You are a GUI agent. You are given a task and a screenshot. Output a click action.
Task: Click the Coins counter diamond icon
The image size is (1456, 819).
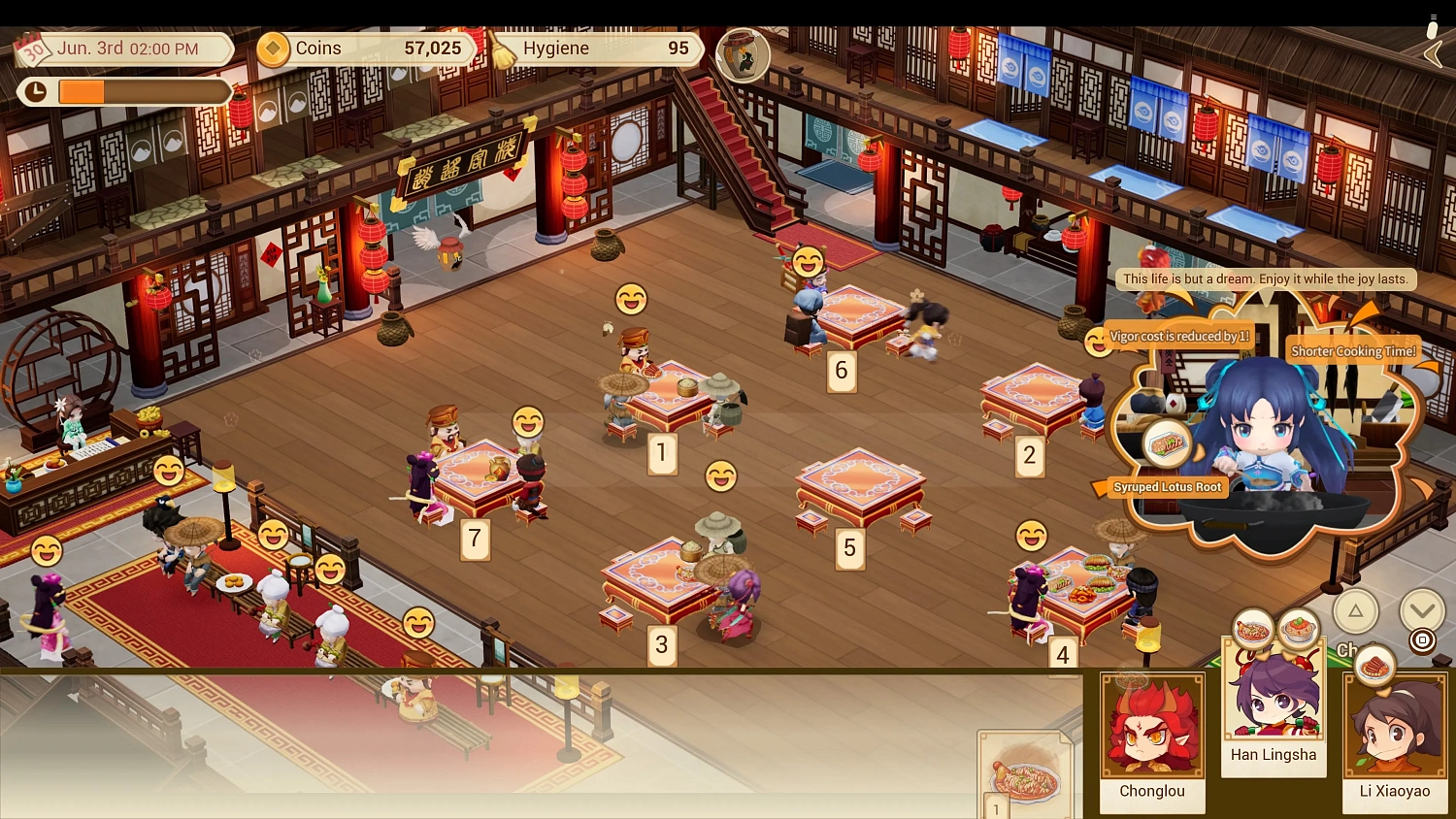[x=272, y=49]
